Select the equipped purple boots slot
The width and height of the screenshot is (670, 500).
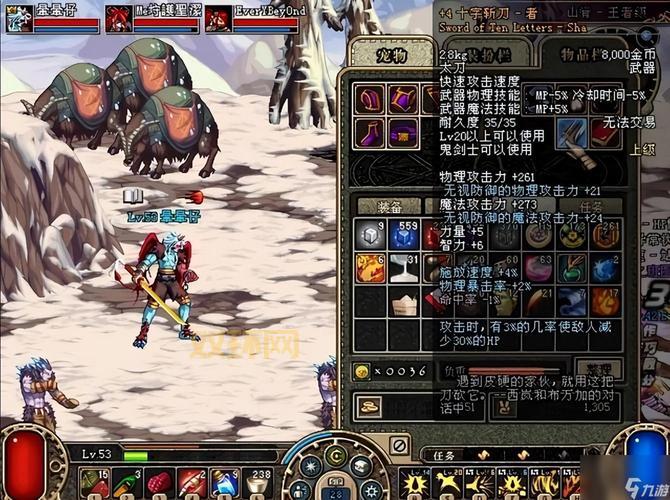point(370,133)
